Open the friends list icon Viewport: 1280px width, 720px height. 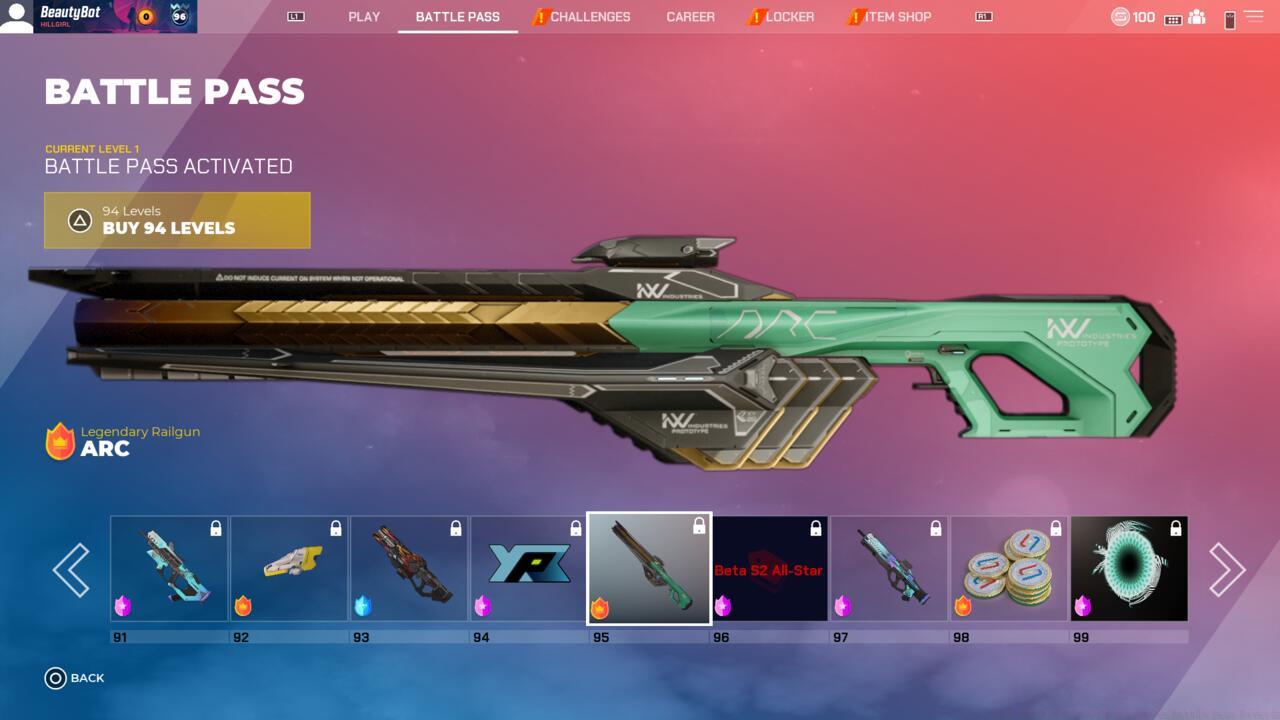coord(1196,18)
